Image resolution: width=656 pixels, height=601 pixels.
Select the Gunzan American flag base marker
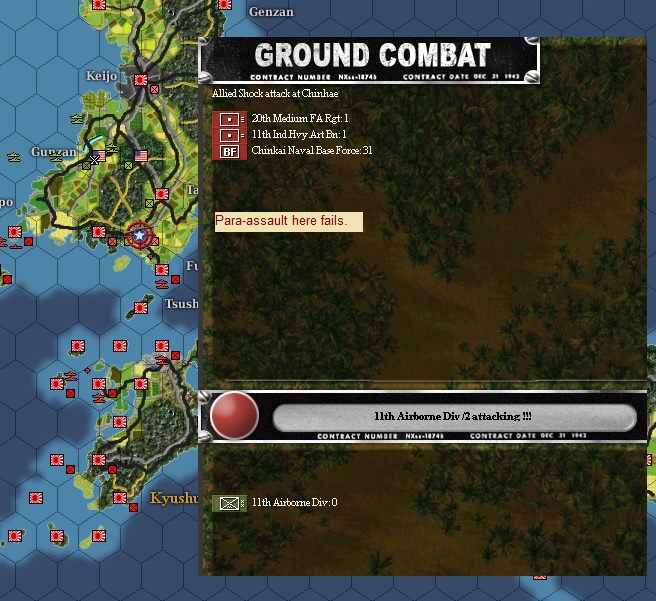pos(140,155)
